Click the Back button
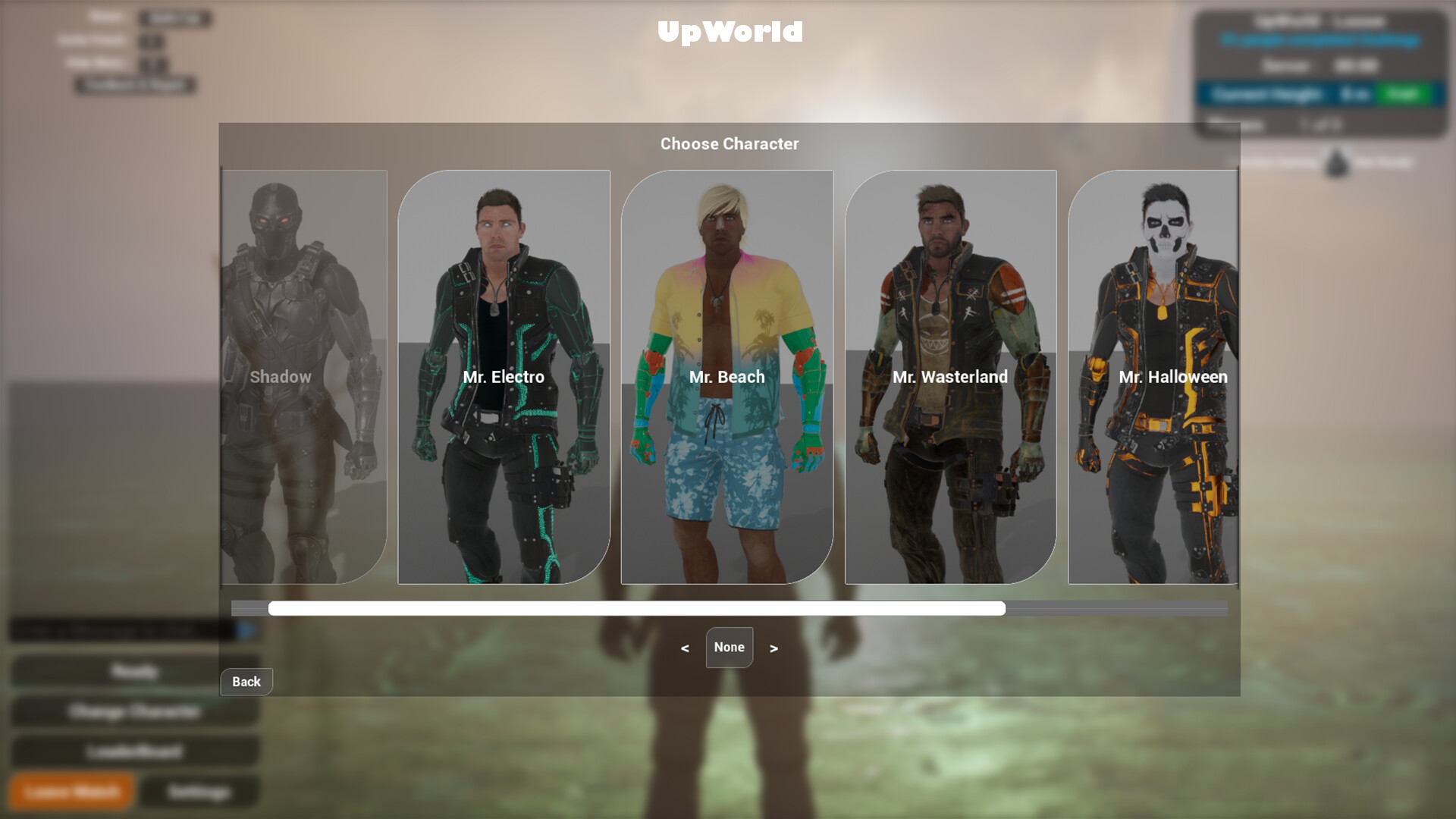Viewport: 1456px width, 819px height. [x=246, y=681]
